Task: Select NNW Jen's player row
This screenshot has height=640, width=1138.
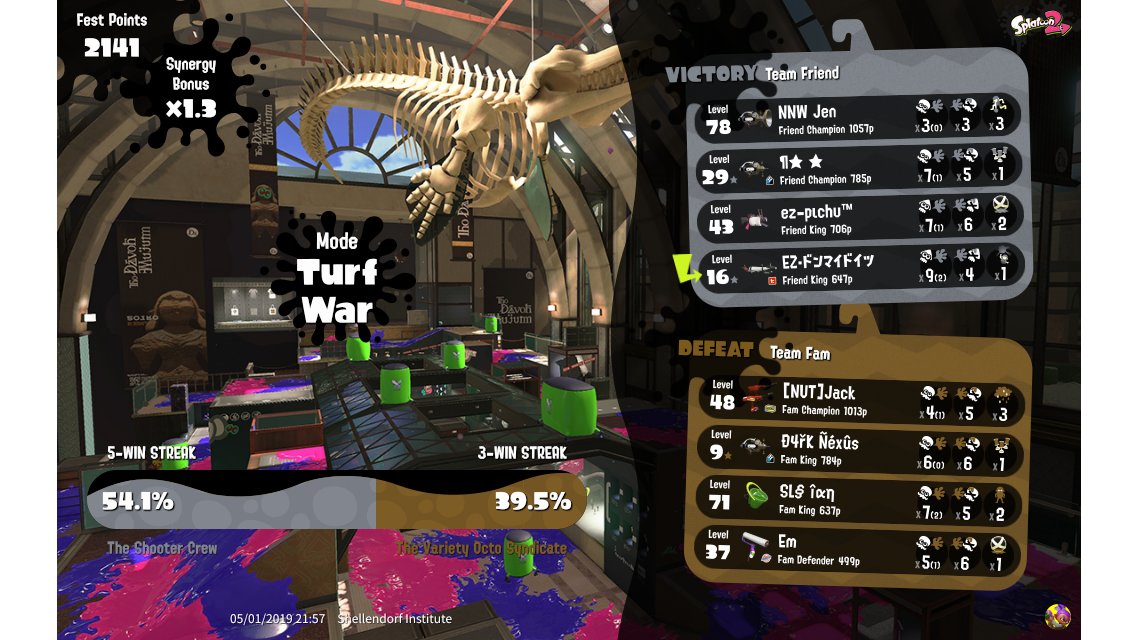Action: tap(858, 118)
